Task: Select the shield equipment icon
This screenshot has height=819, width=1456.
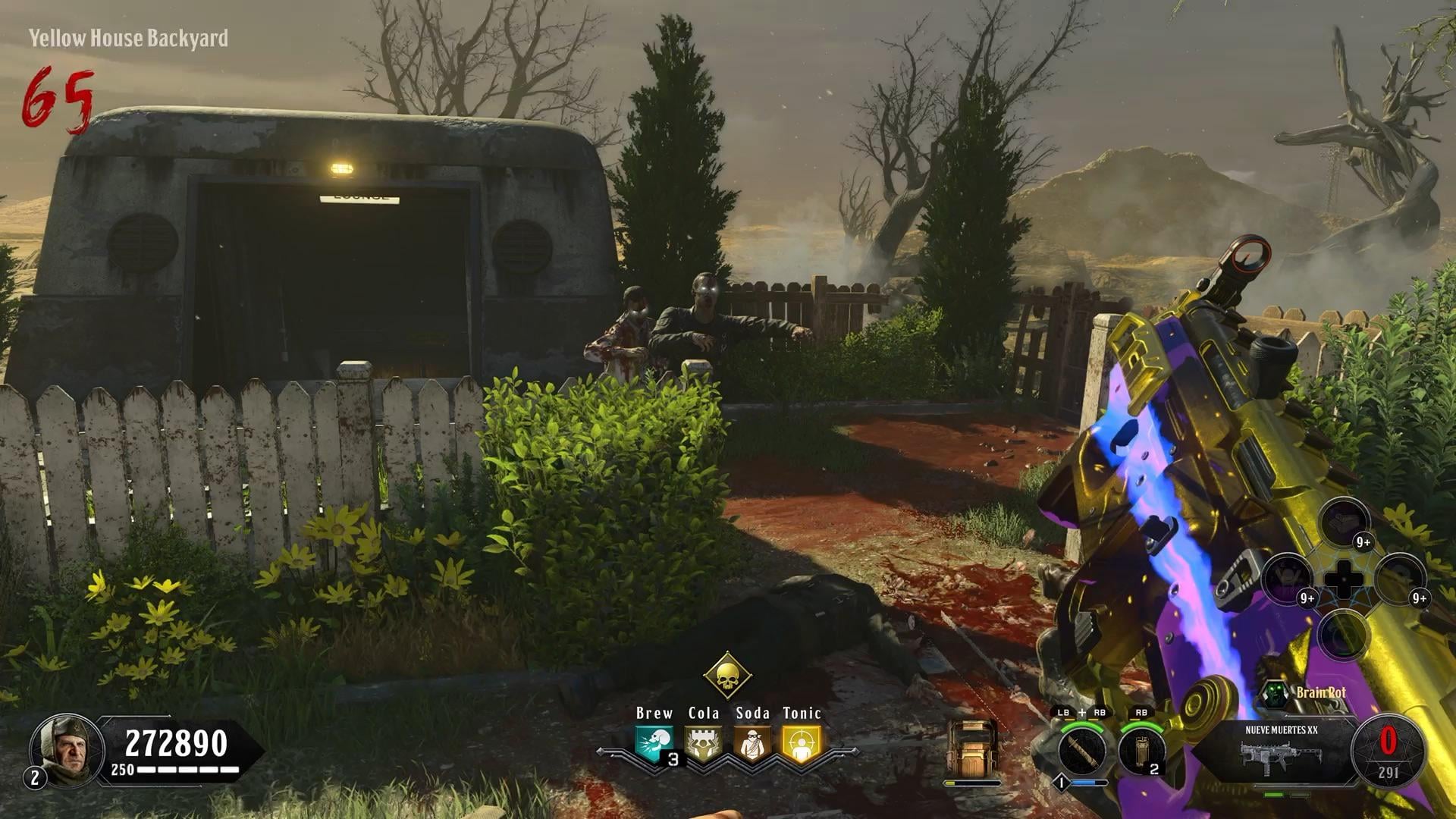Action: pos(972,748)
